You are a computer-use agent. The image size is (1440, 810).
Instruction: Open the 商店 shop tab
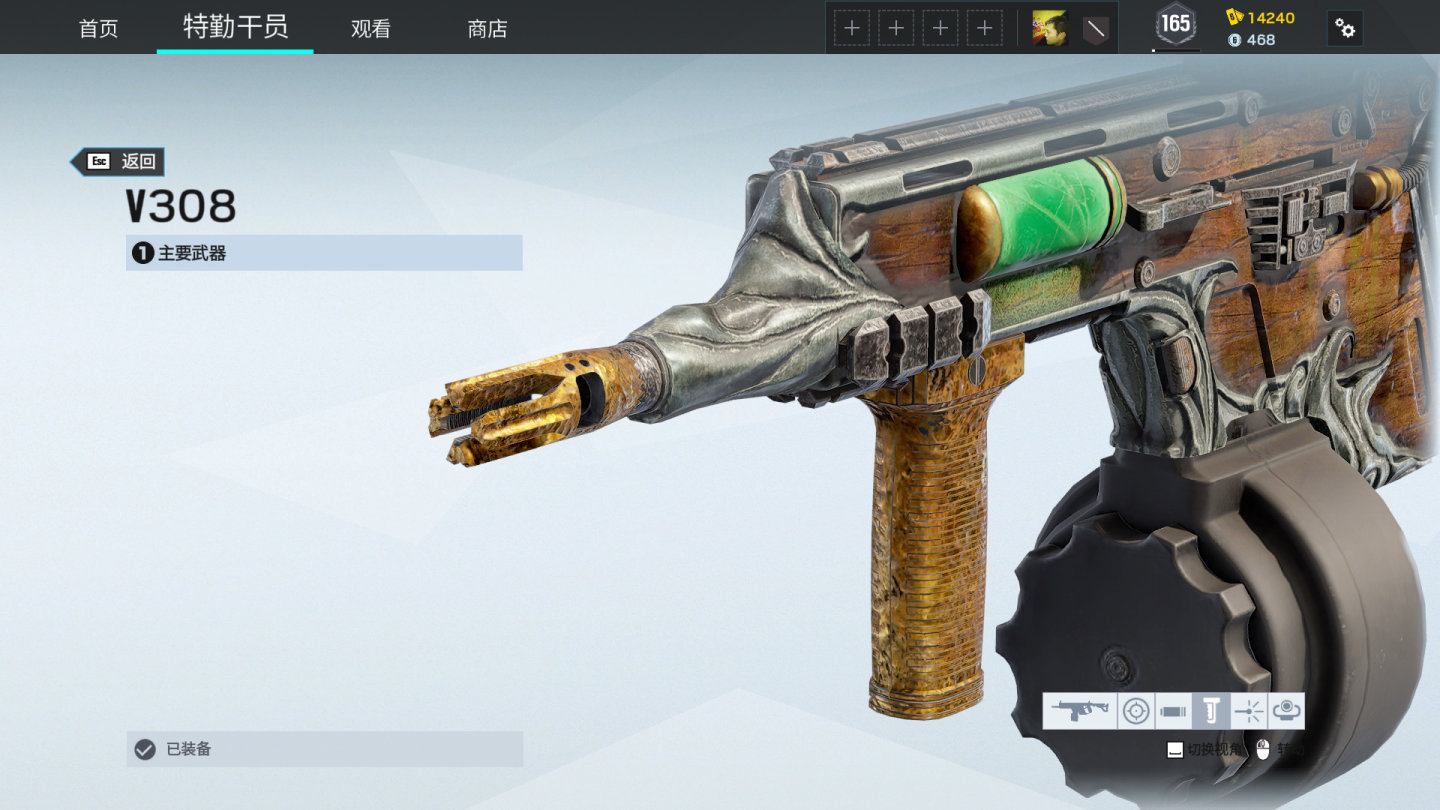coord(487,28)
